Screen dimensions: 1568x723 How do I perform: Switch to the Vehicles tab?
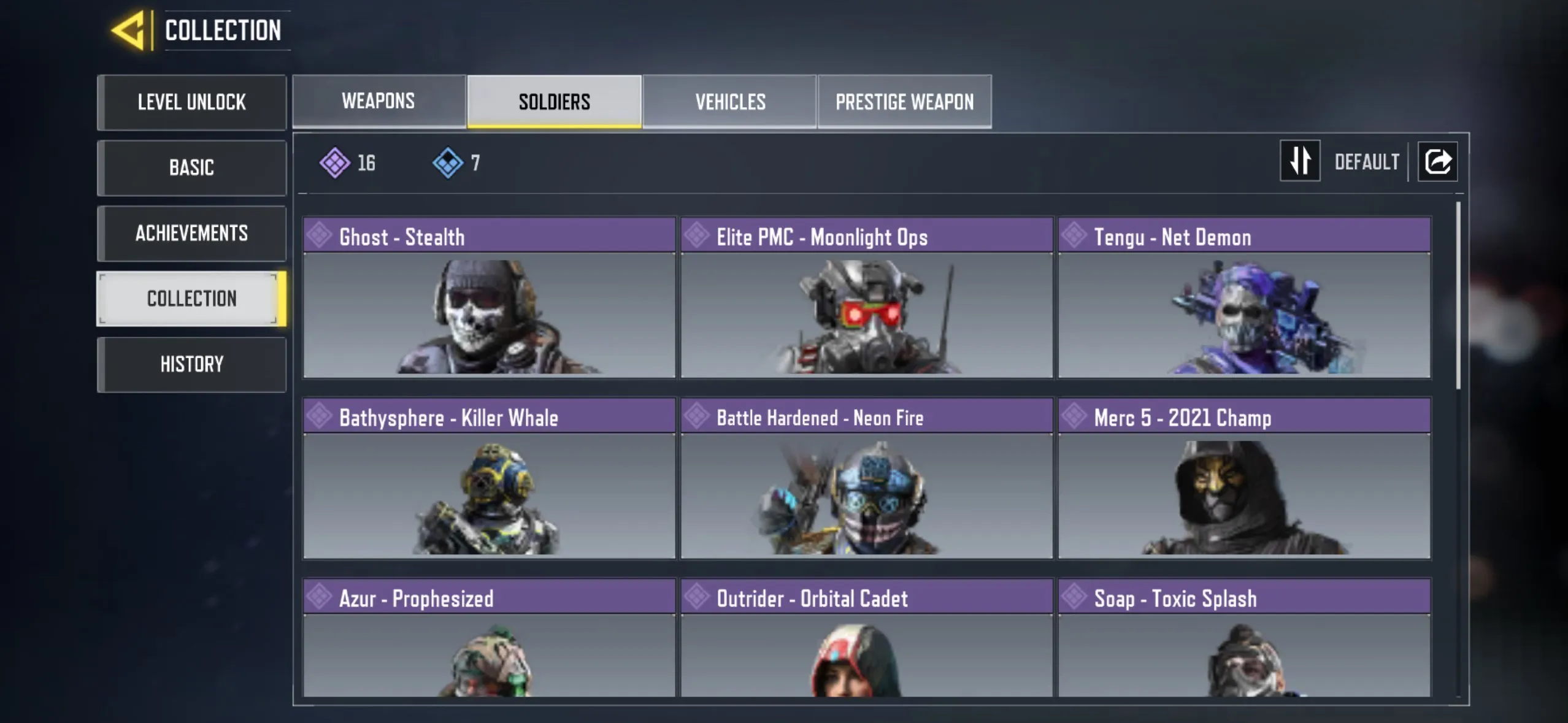click(x=730, y=101)
